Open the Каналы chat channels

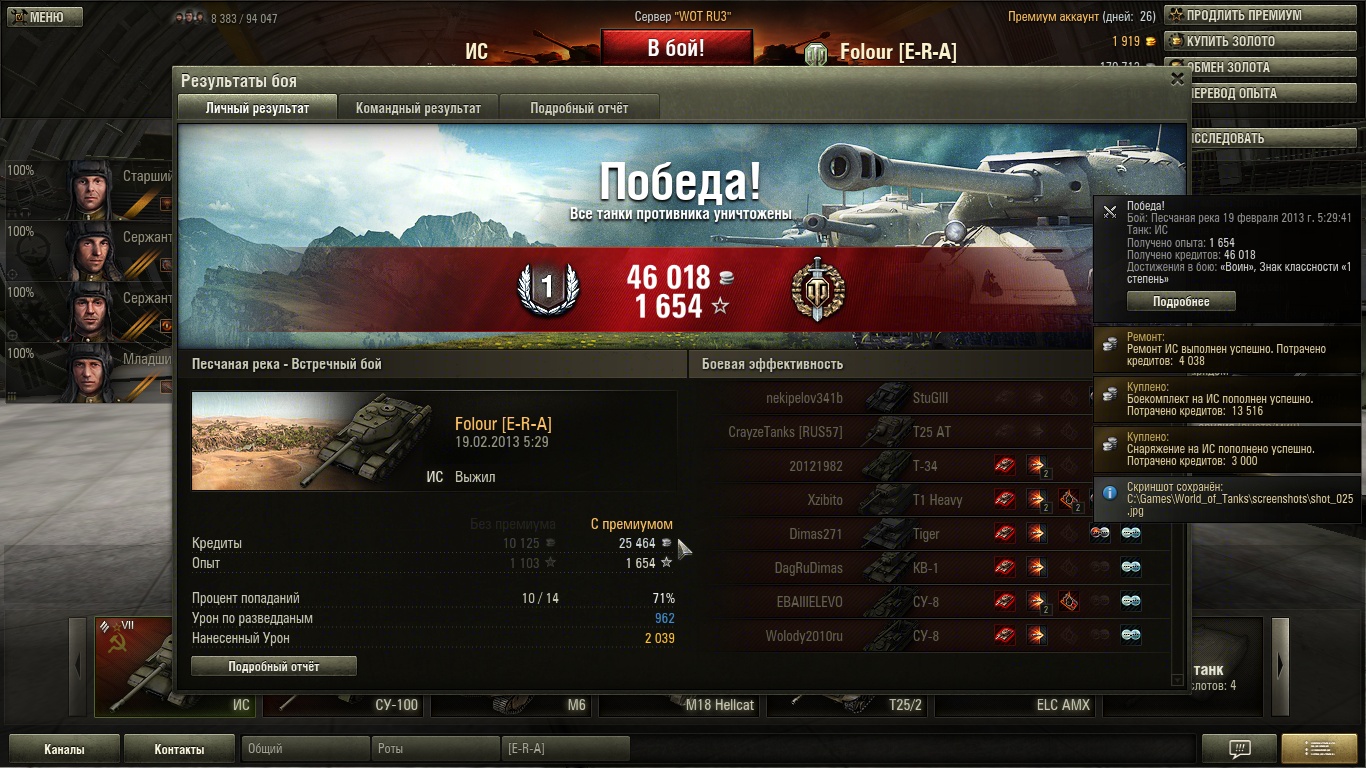tap(64, 749)
